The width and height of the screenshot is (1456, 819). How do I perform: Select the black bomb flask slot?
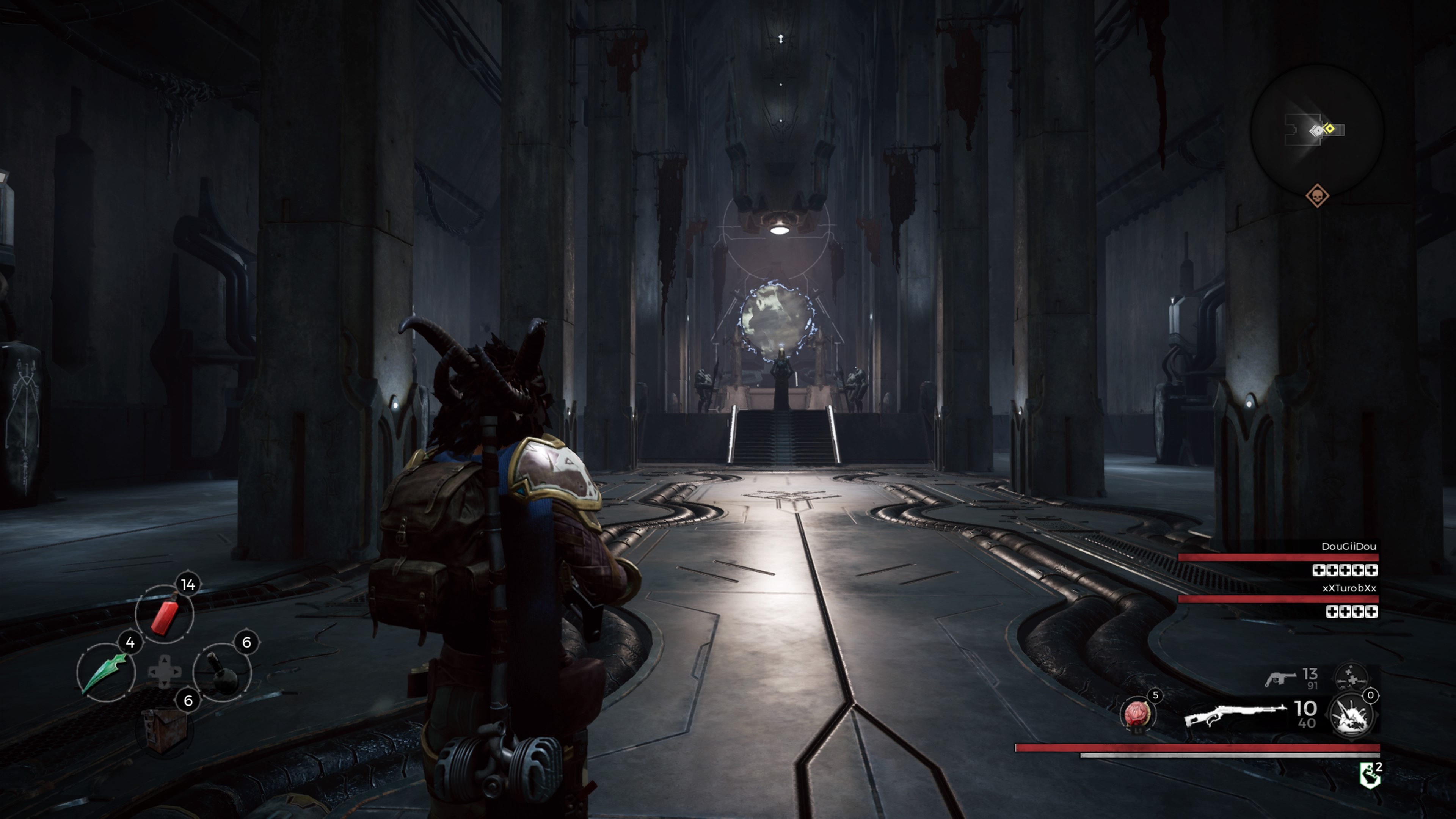pos(221,672)
